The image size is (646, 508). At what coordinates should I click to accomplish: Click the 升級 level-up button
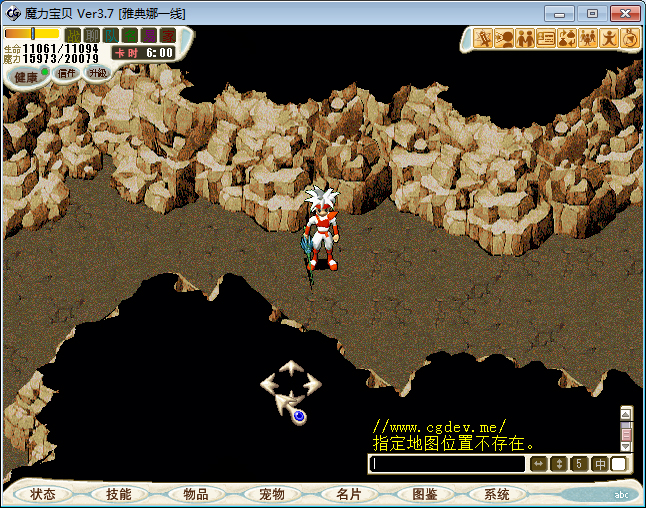(x=97, y=73)
